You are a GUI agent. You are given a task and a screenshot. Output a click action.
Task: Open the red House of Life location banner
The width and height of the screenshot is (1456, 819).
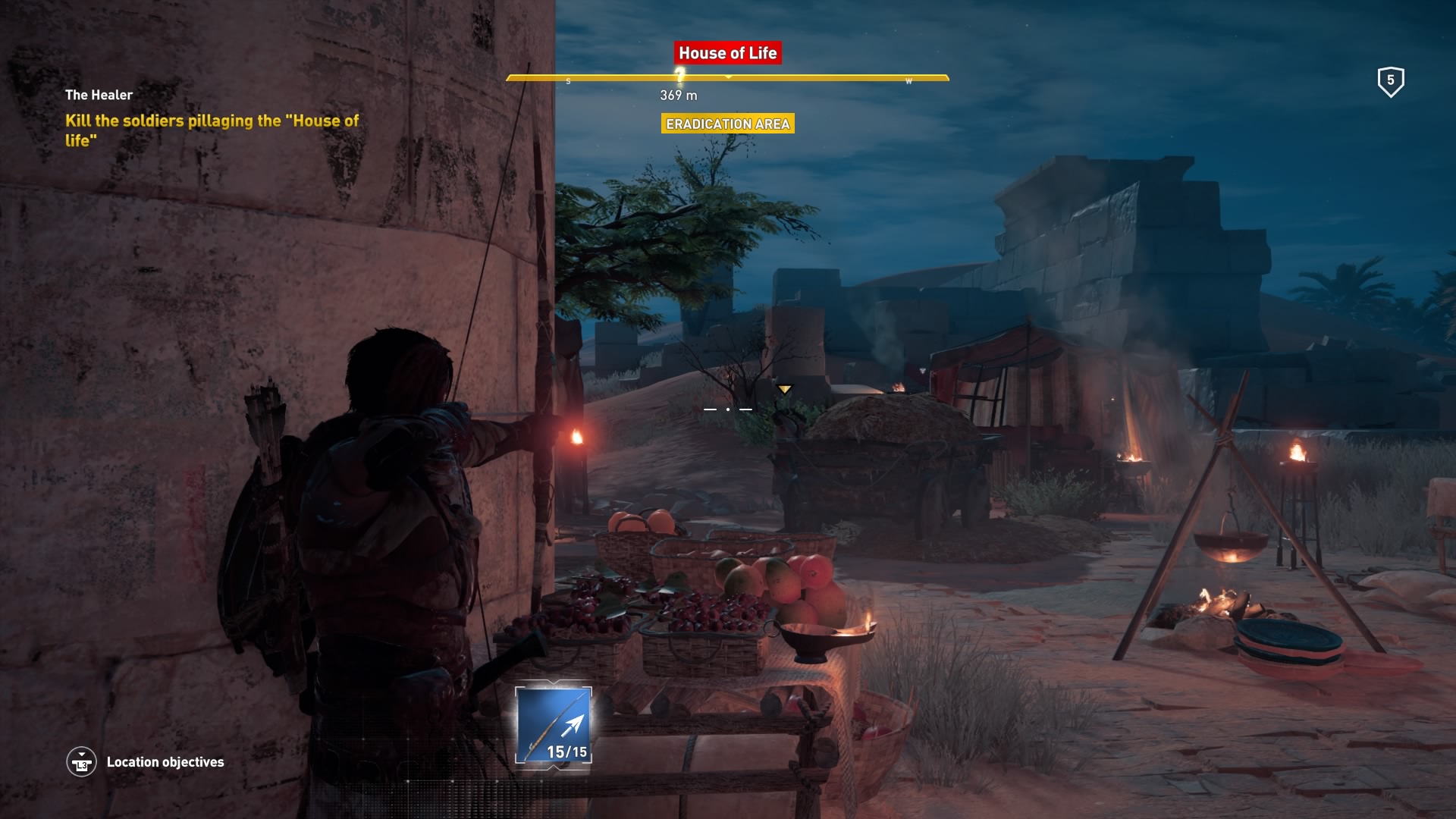[x=727, y=53]
